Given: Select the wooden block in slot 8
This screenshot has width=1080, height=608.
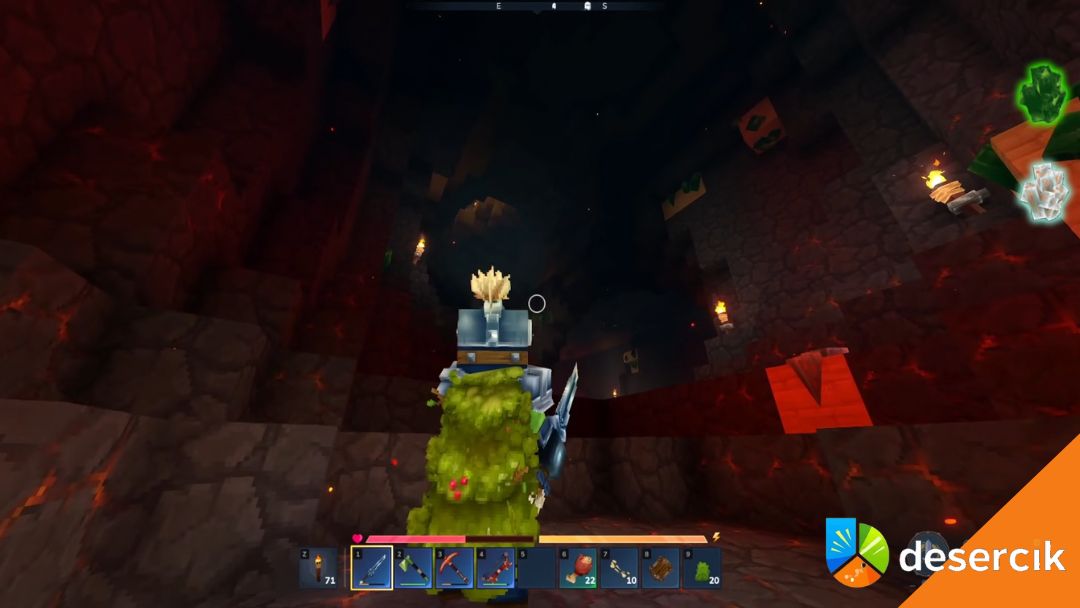Looking at the screenshot, I should tap(659, 568).
